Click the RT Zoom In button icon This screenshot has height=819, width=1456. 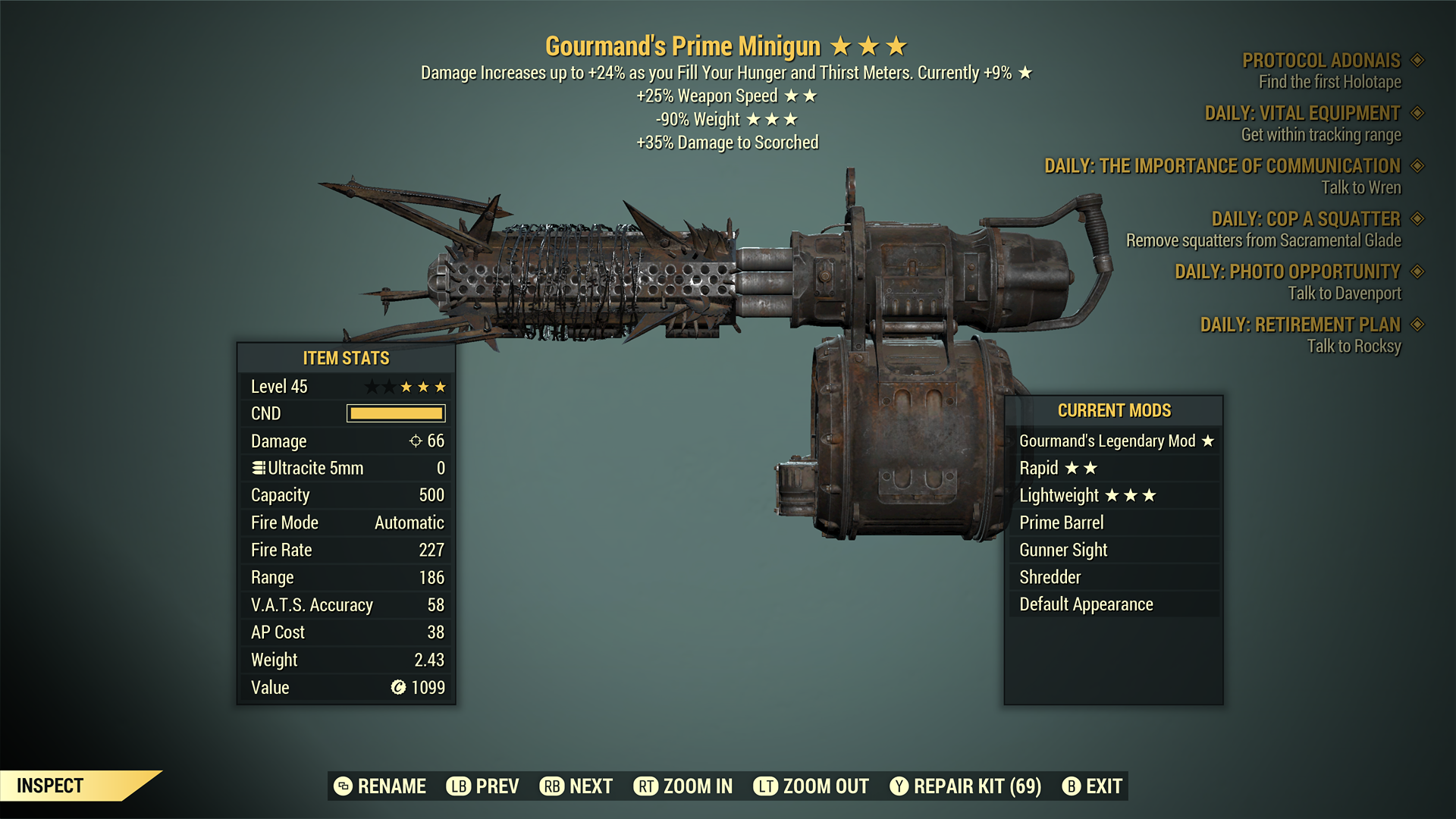click(646, 786)
